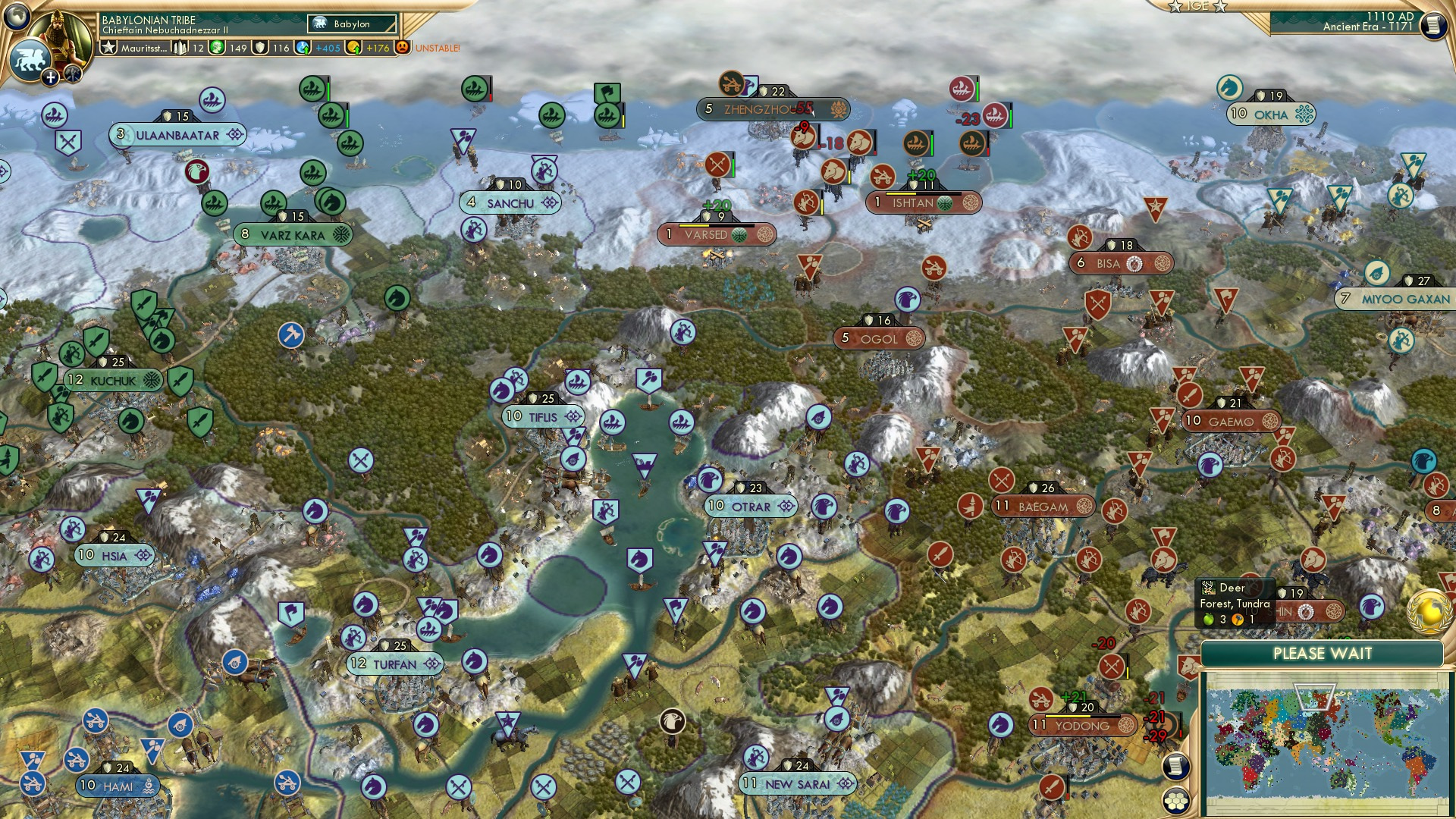The width and height of the screenshot is (1456, 819).
Task: Open Chieftain Nebuchadnezzar II's leader portrait
Action: point(64,34)
